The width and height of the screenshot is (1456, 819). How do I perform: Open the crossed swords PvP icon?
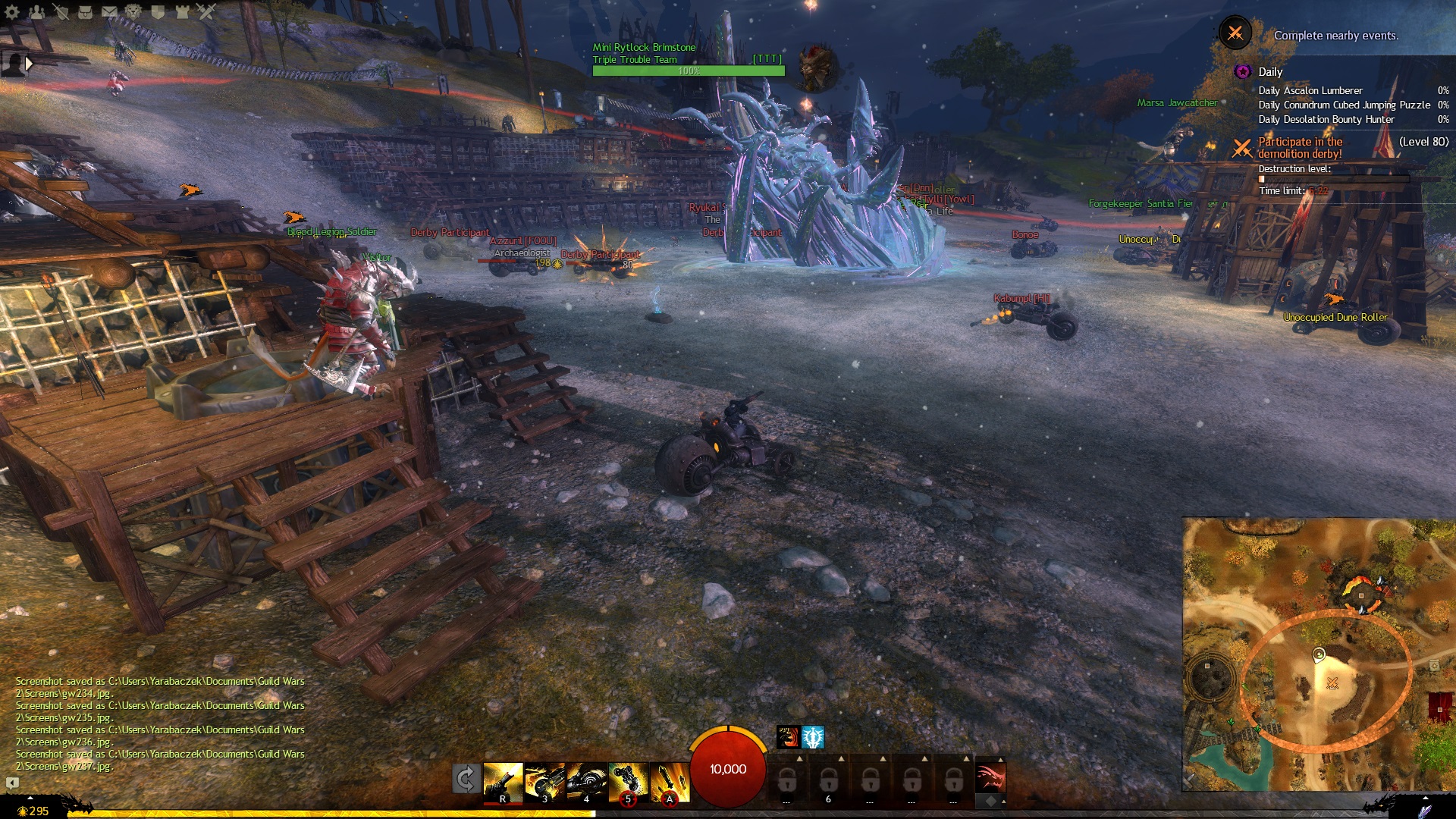pos(206,11)
